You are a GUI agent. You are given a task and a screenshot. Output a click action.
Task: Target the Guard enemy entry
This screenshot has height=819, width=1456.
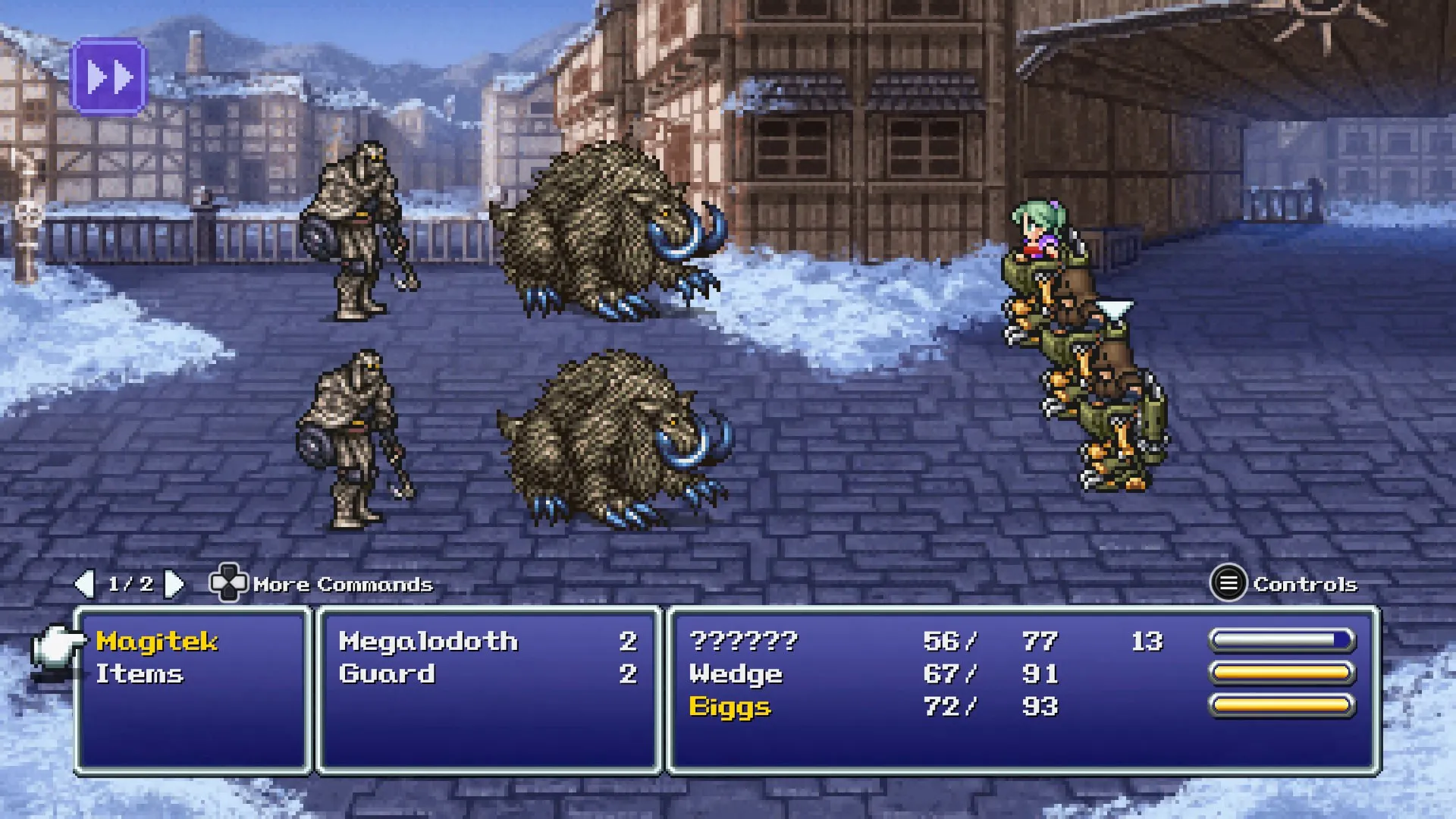[x=388, y=673]
